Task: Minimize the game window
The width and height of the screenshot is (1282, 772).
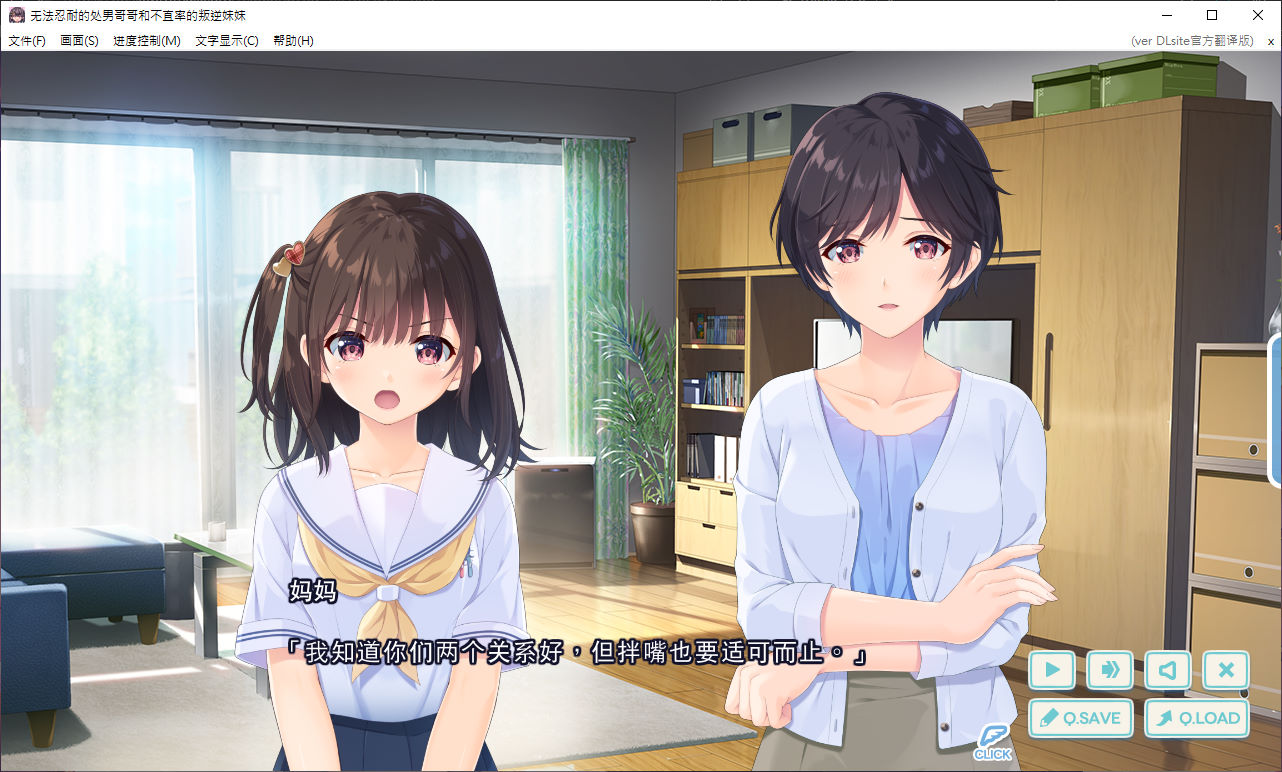Action: (1166, 15)
